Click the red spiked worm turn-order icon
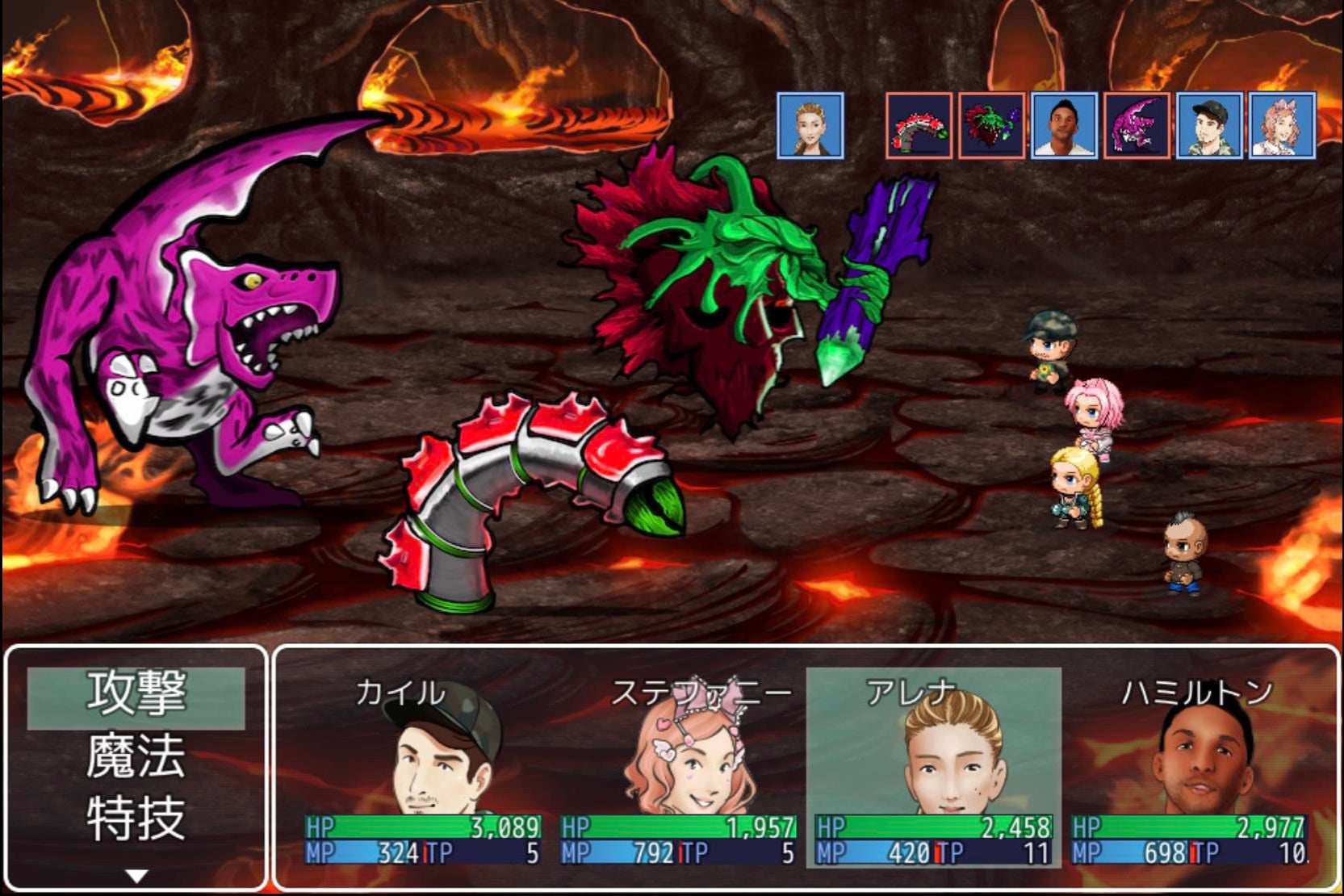1344x896 pixels. click(919, 125)
